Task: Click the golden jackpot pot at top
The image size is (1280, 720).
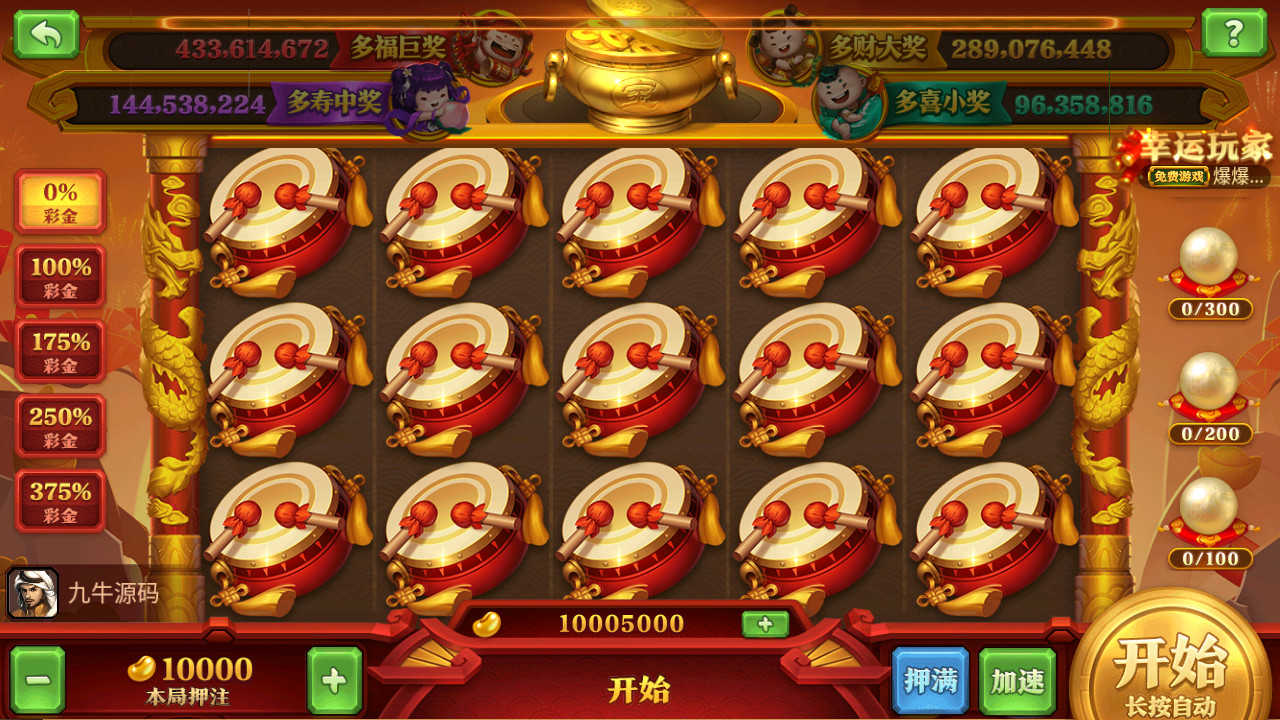Action: coord(639,70)
